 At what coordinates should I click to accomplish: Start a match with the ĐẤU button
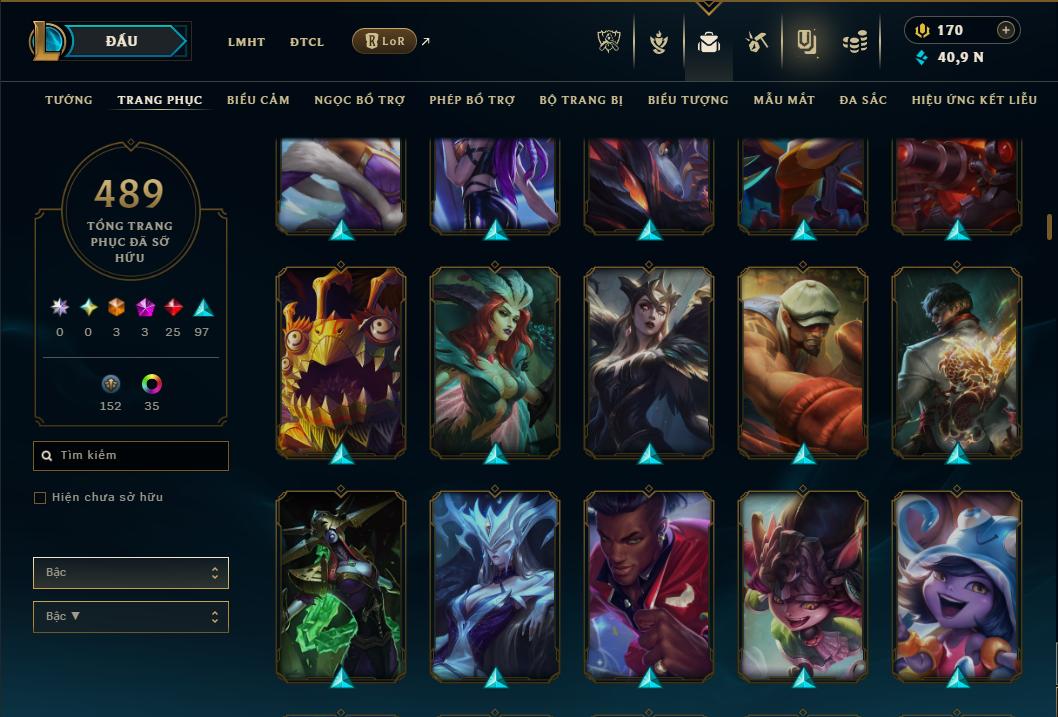coord(121,41)
